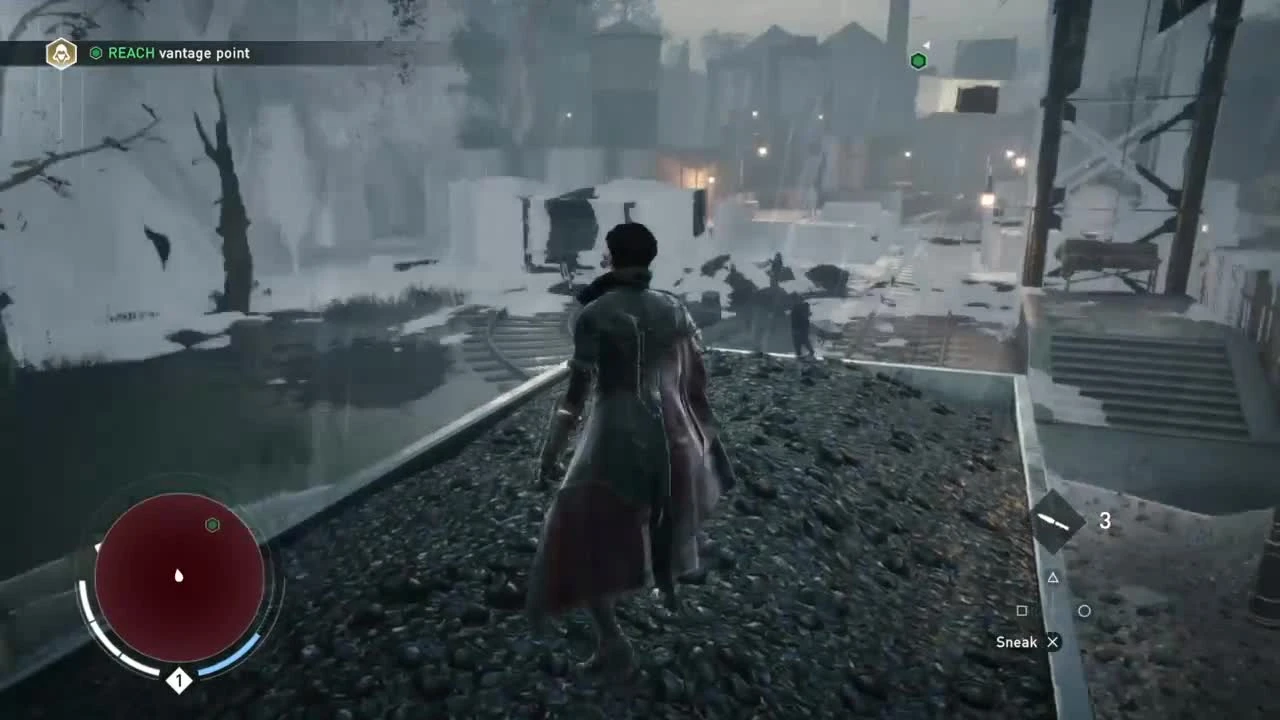Click the Triangle button prompt icon
Viewport: 1280px width, 720px height.
coord(1053,577)
